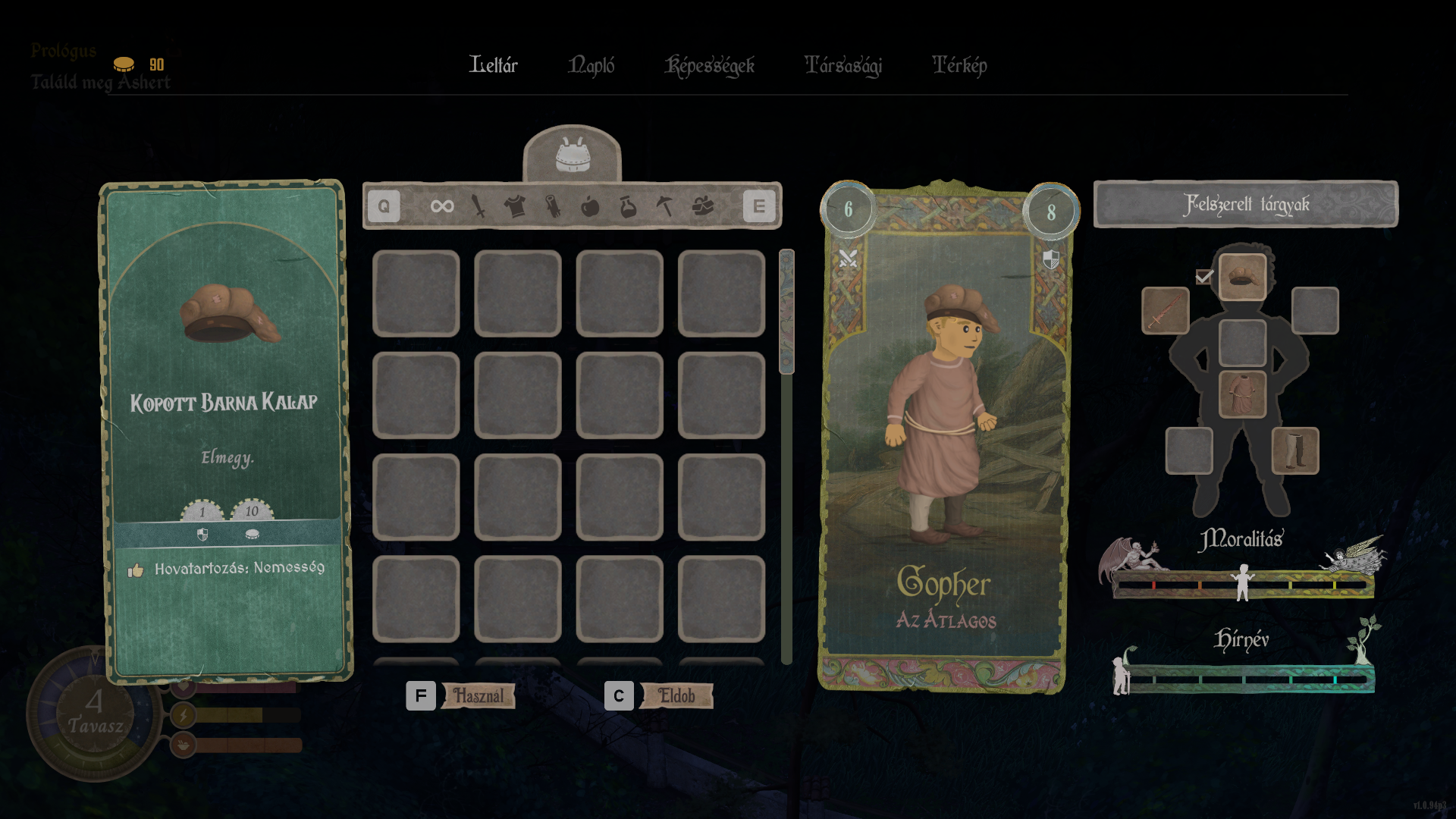Open the Térkép map tab

(959, 65)
